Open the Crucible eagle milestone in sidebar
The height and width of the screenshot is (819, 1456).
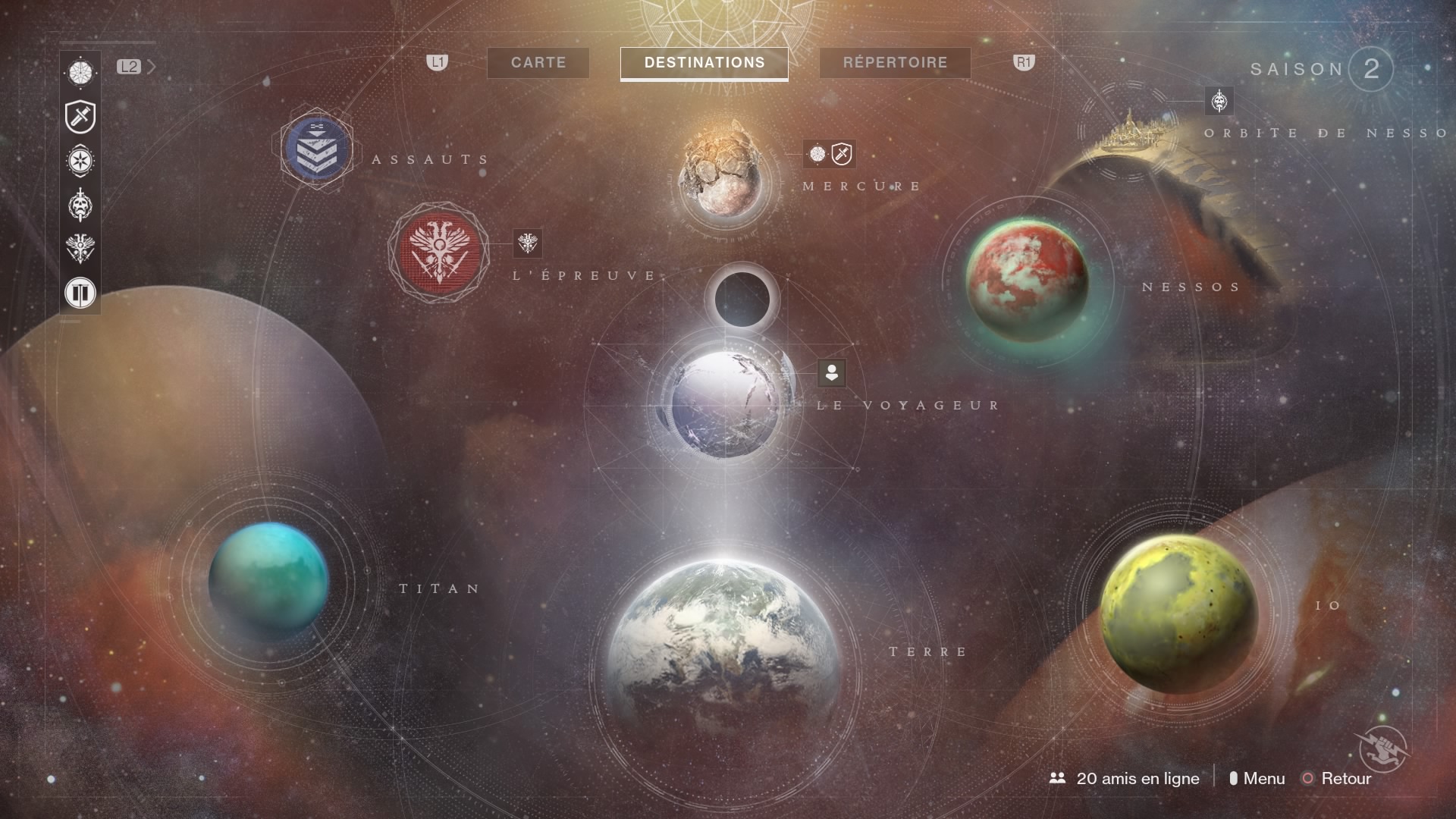80,249
